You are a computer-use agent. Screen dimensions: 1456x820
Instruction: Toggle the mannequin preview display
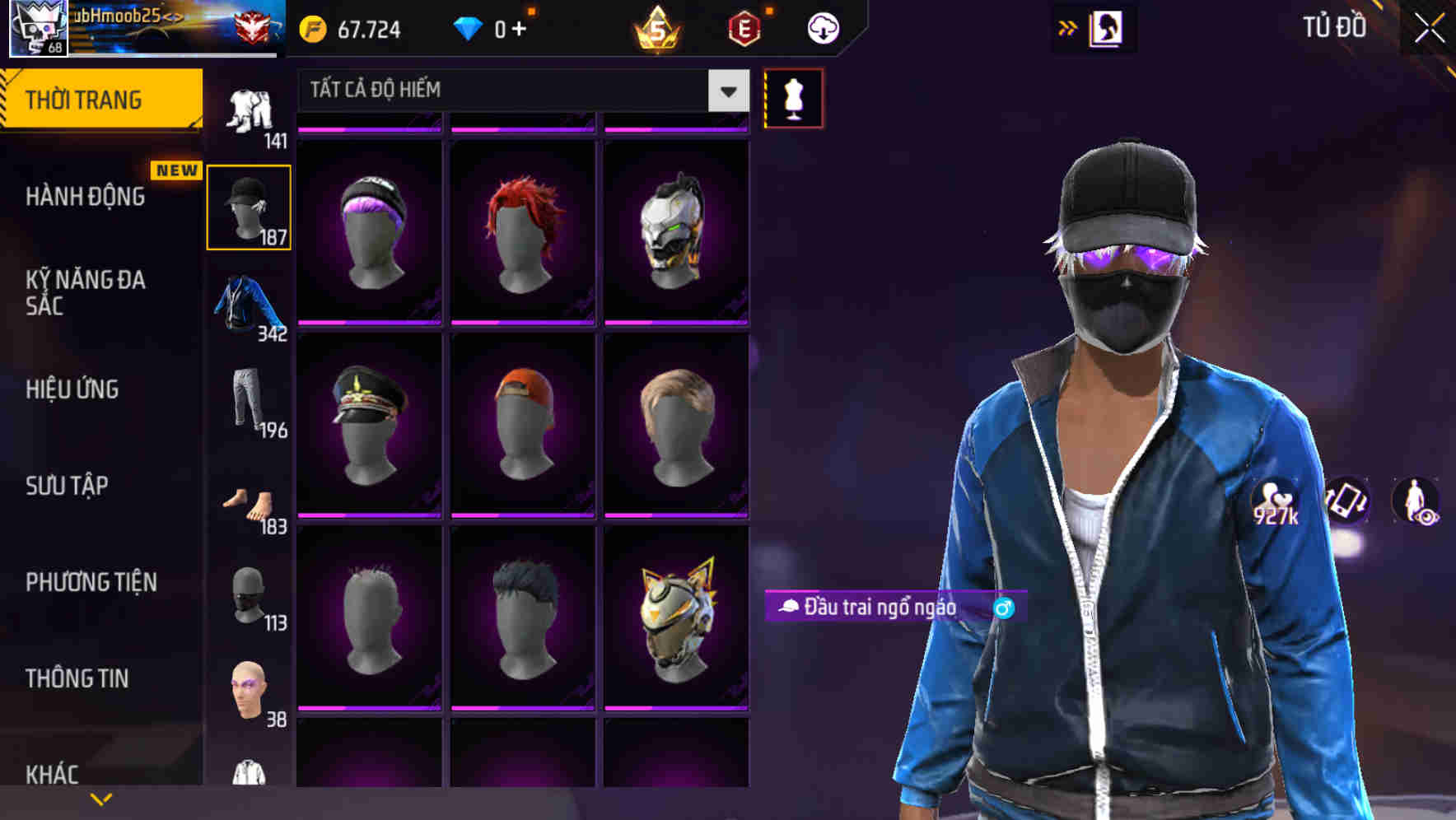pos(793,97)
